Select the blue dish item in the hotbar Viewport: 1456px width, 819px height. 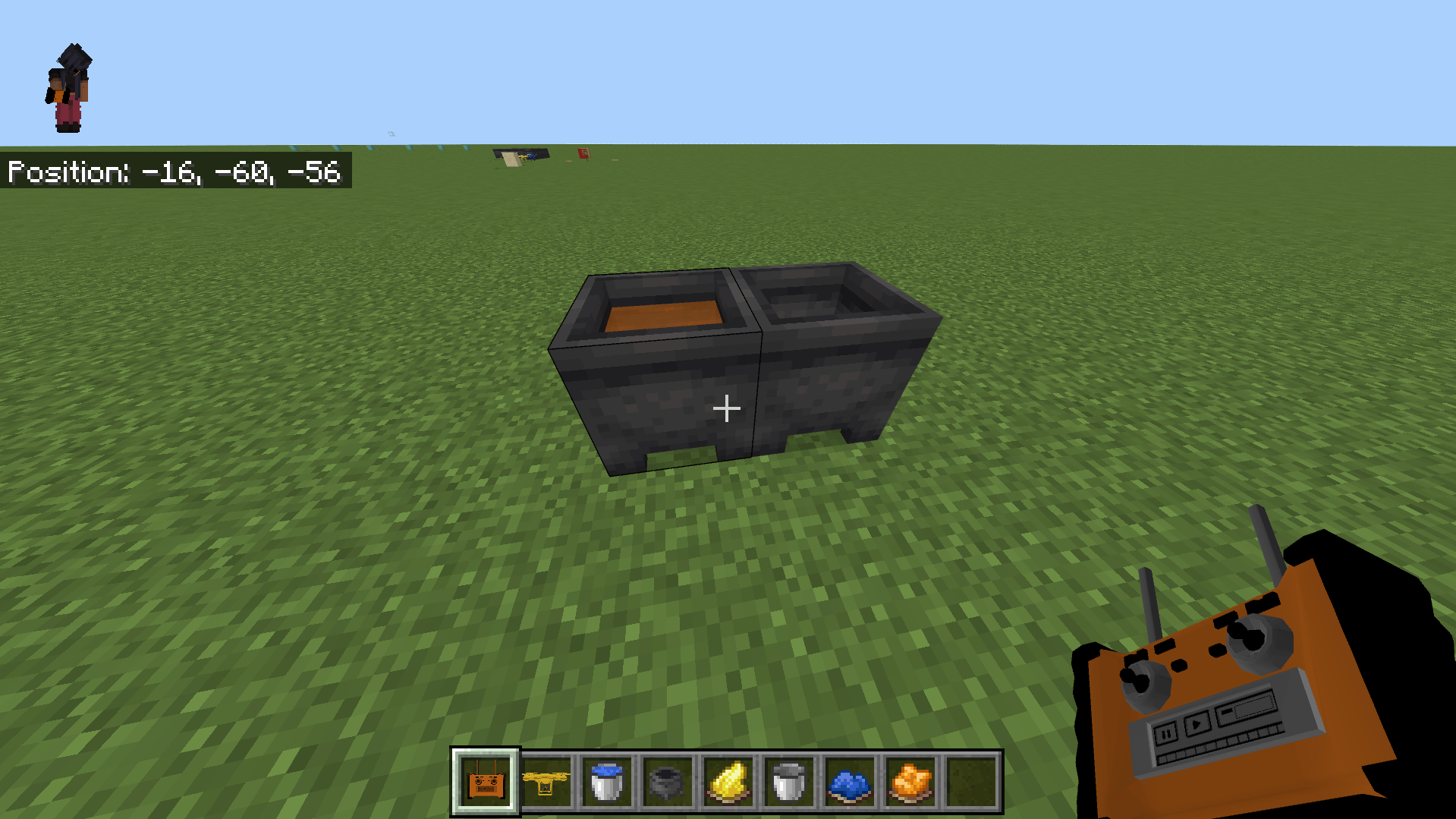(x=848, y=783)
